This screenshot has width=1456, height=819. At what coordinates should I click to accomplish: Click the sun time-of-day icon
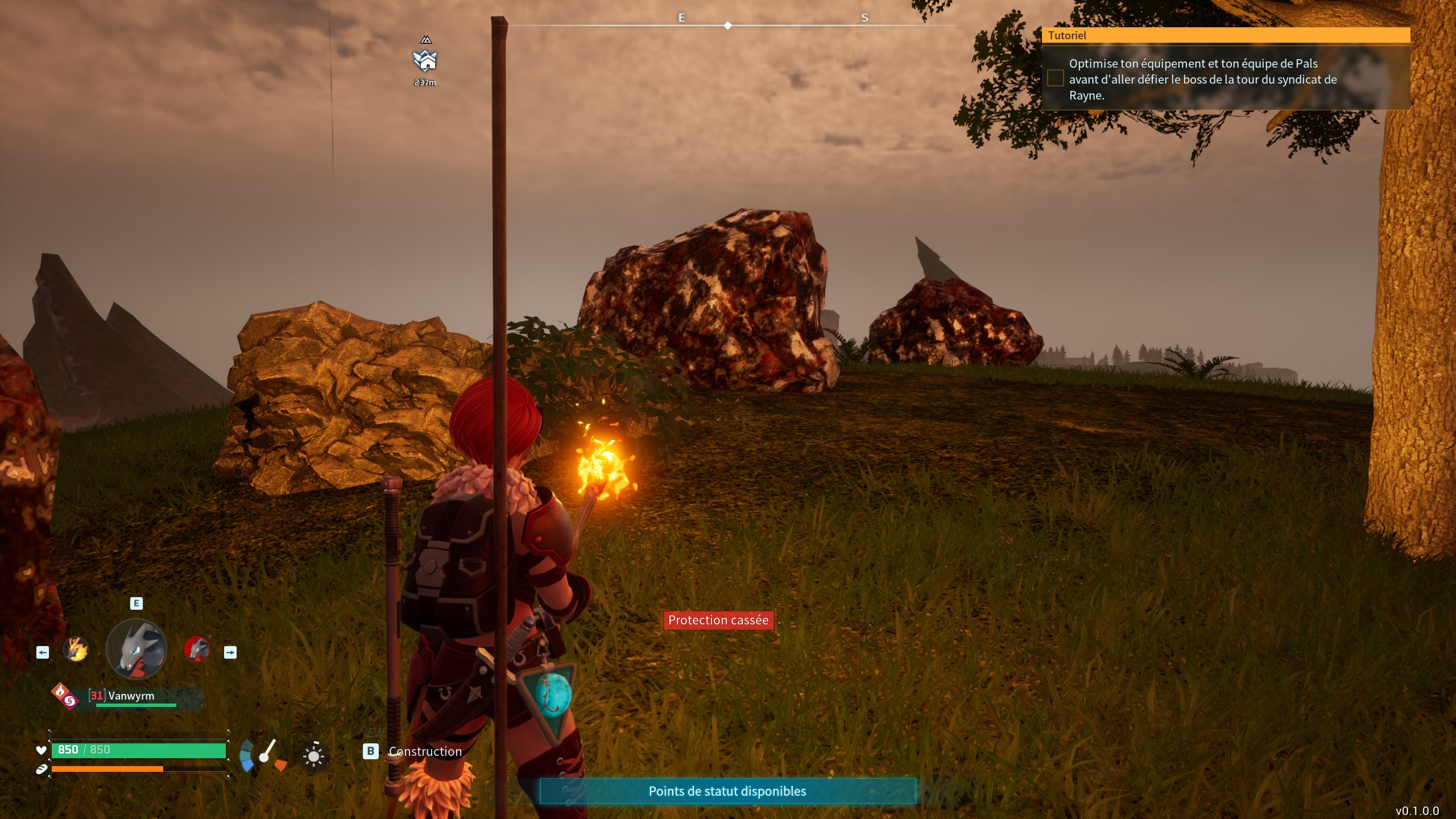(x=313, y=756)
